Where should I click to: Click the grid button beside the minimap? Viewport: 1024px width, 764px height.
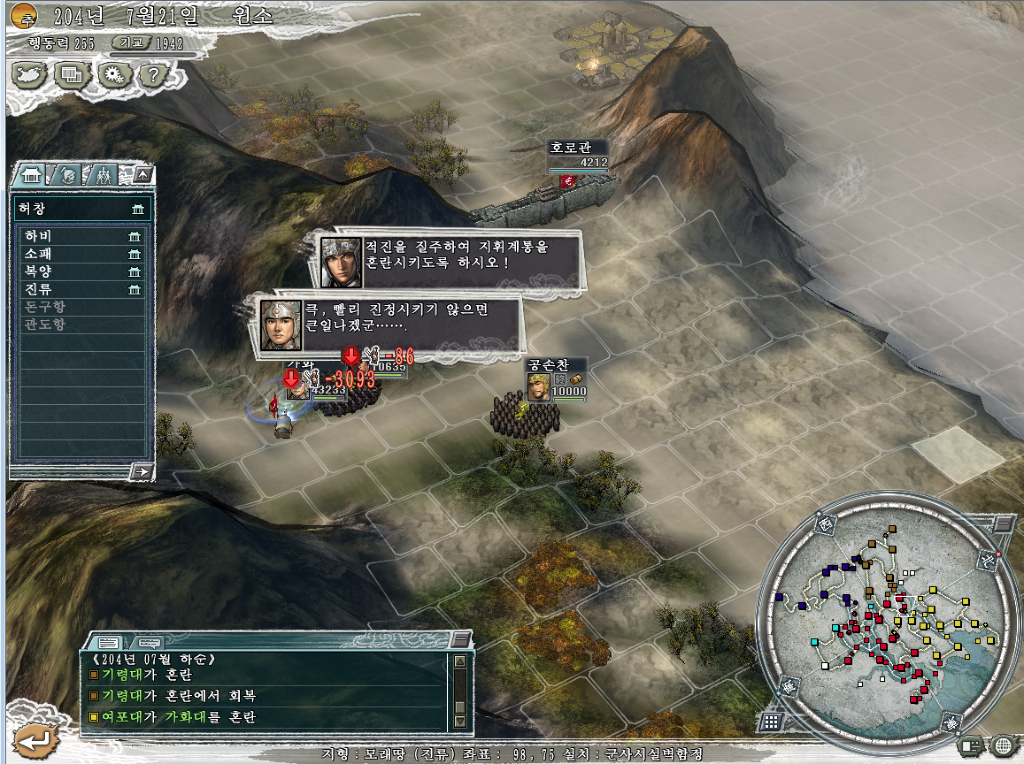(770, 720)
